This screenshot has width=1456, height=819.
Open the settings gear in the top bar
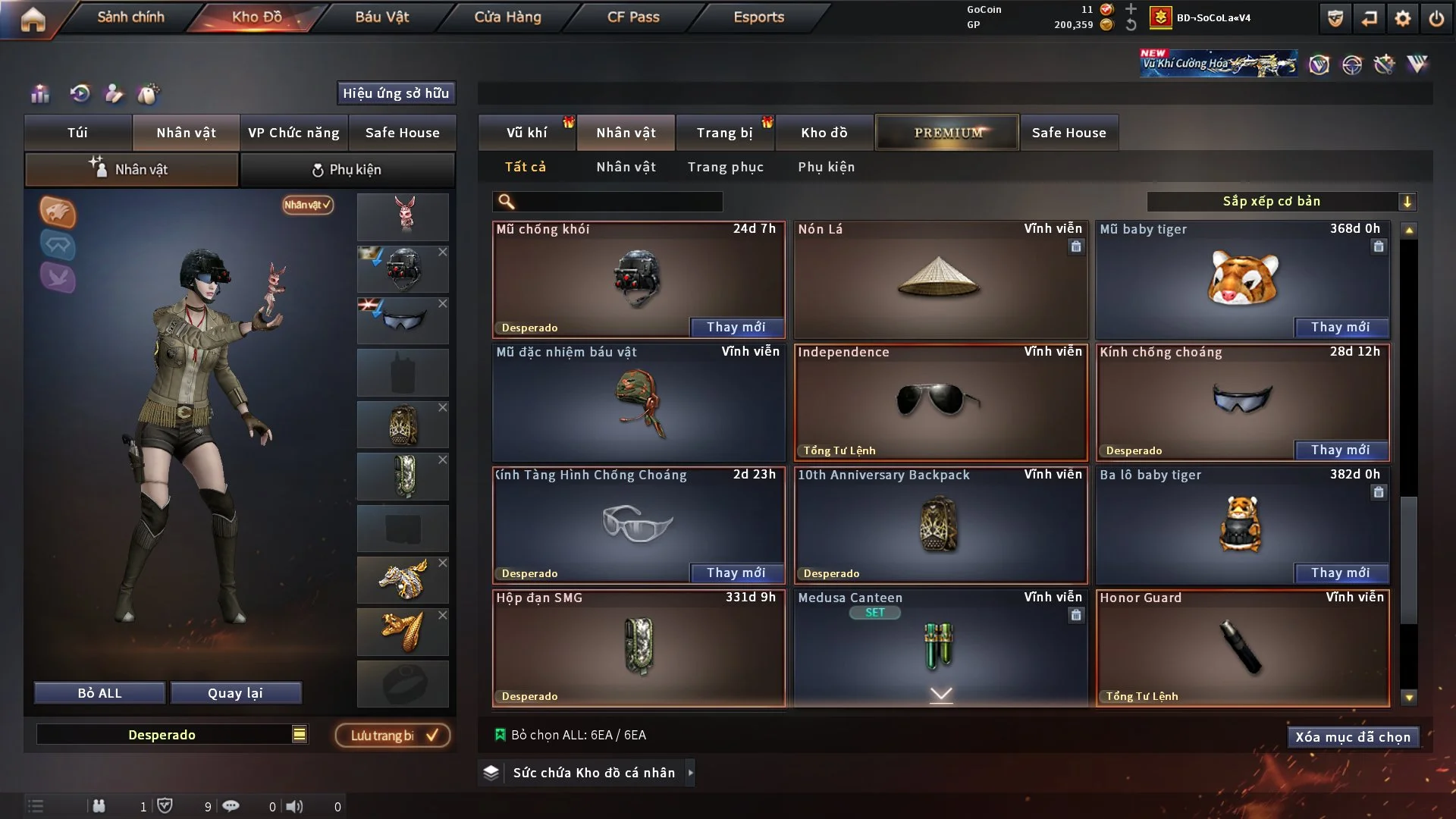(1404, 18)
